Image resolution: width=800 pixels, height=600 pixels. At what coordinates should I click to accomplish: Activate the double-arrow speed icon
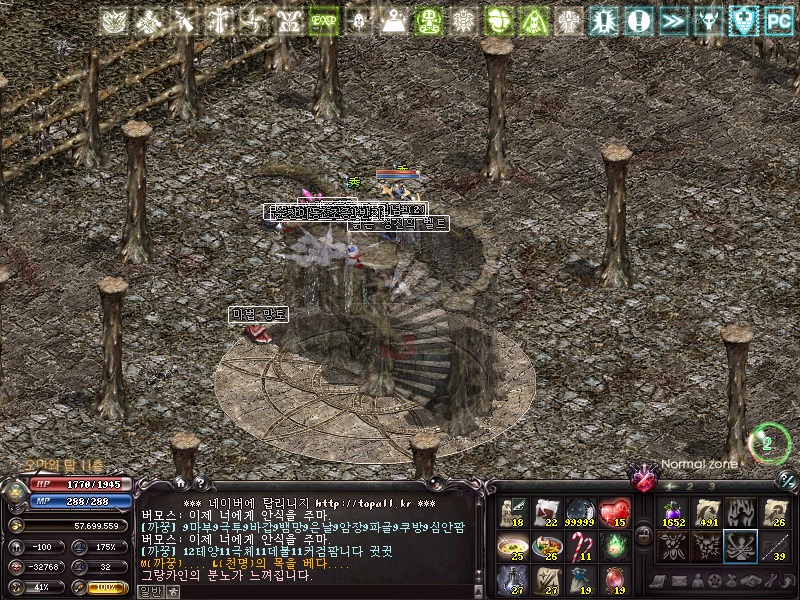coord(673,20)
